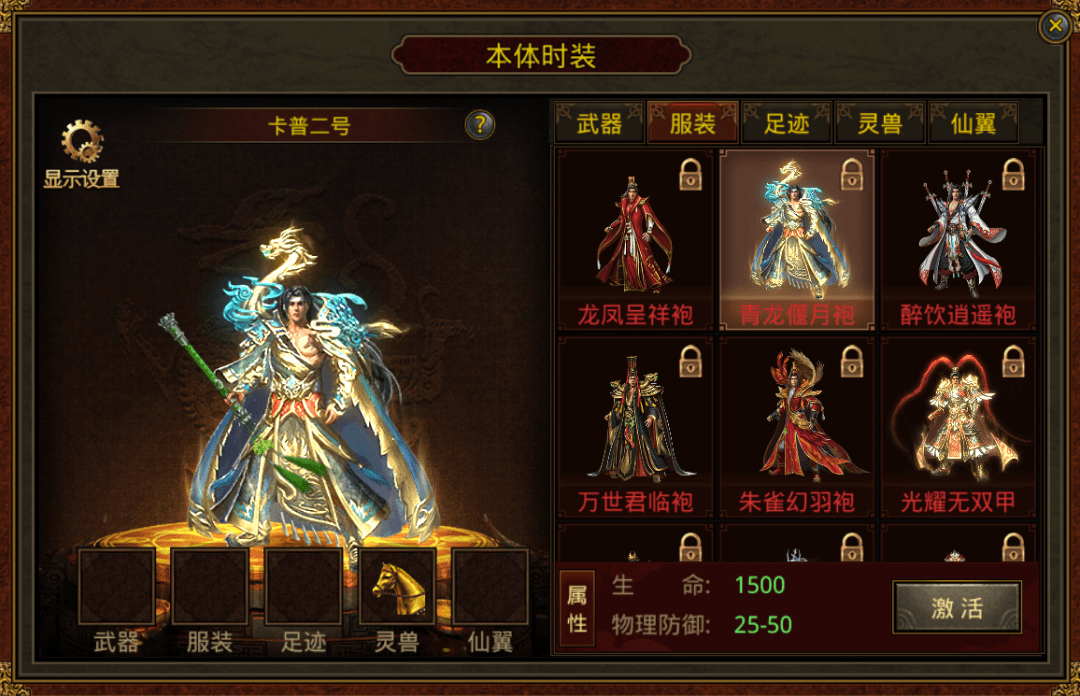Select the 朱雀幻羽袍 costume
This screenshot has height=696, width=1080.
tap(797, 427)
